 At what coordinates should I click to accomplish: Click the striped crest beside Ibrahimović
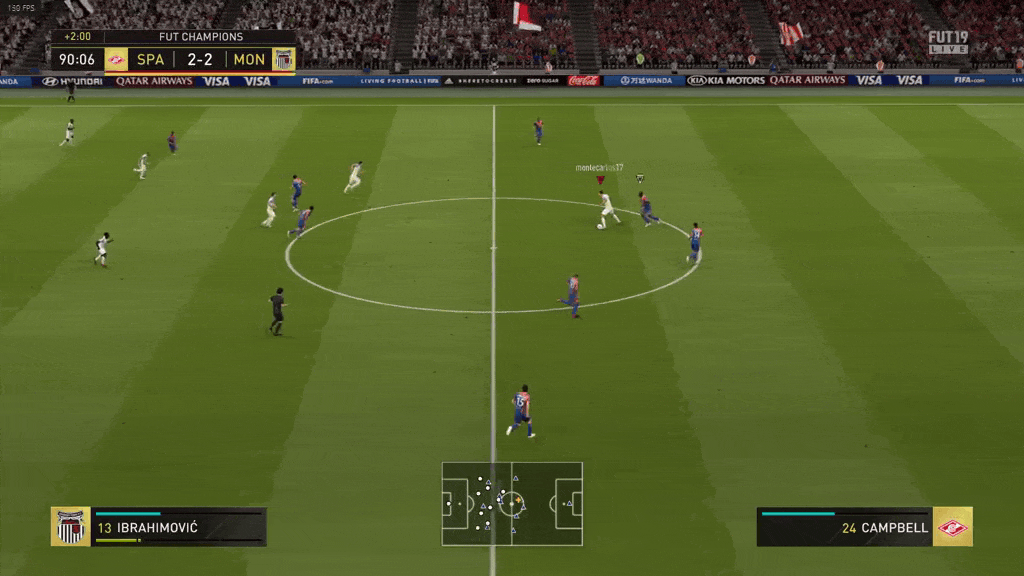tap(71, 527)
